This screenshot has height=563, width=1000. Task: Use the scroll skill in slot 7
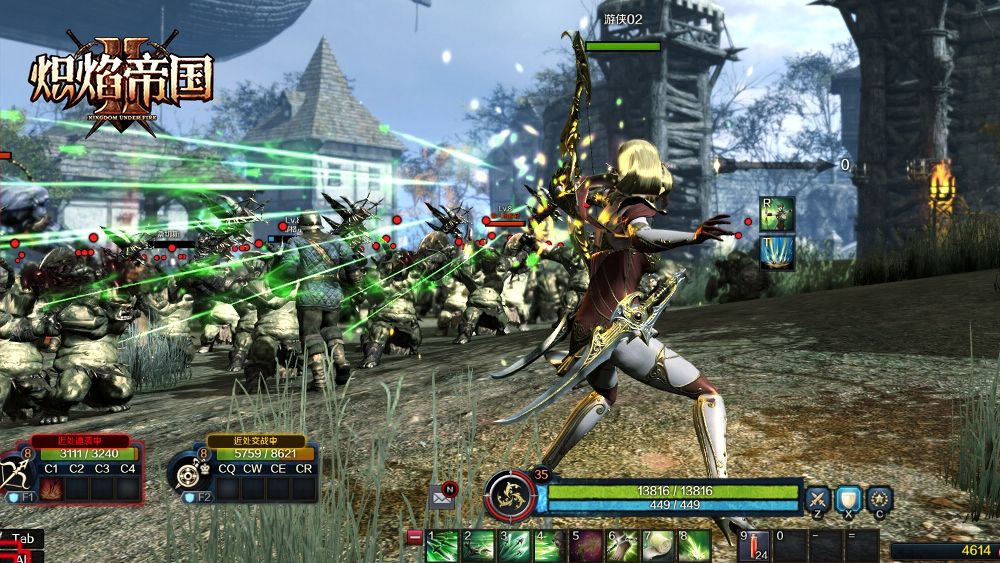point(657,546)
